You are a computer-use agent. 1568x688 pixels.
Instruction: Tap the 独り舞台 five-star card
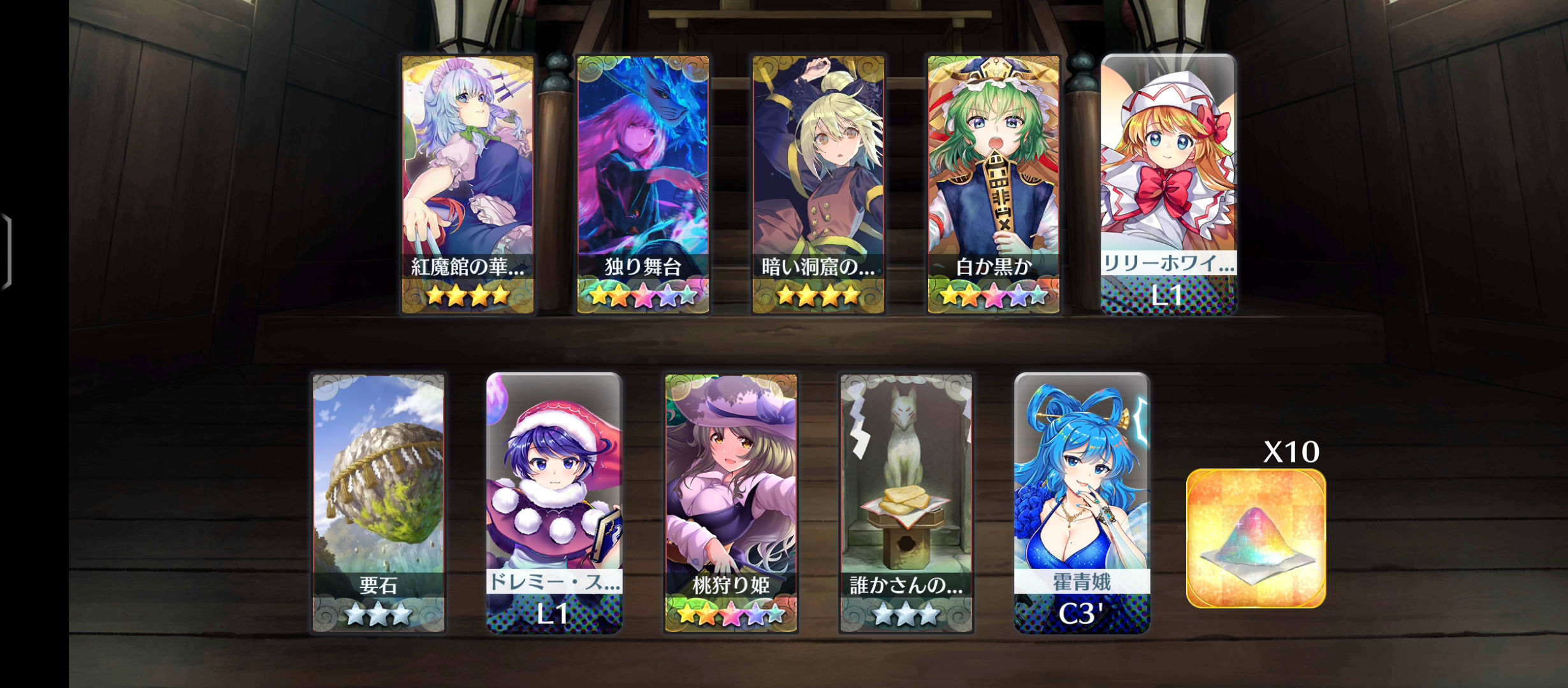click(642, 184)
